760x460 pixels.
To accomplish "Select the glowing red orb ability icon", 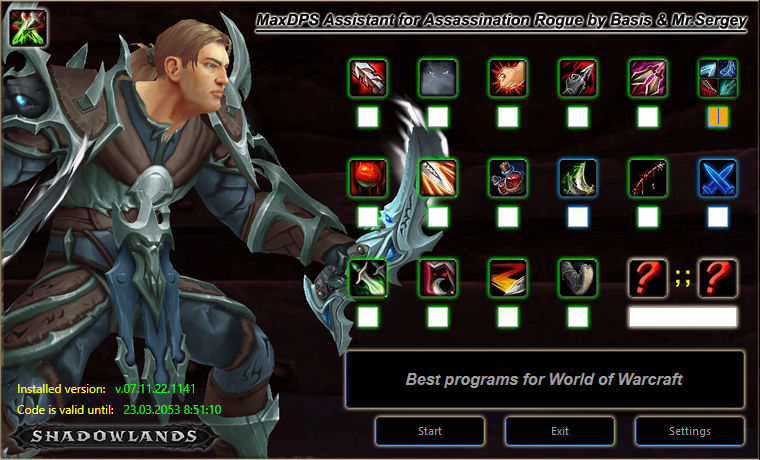I will click(368, 178).
